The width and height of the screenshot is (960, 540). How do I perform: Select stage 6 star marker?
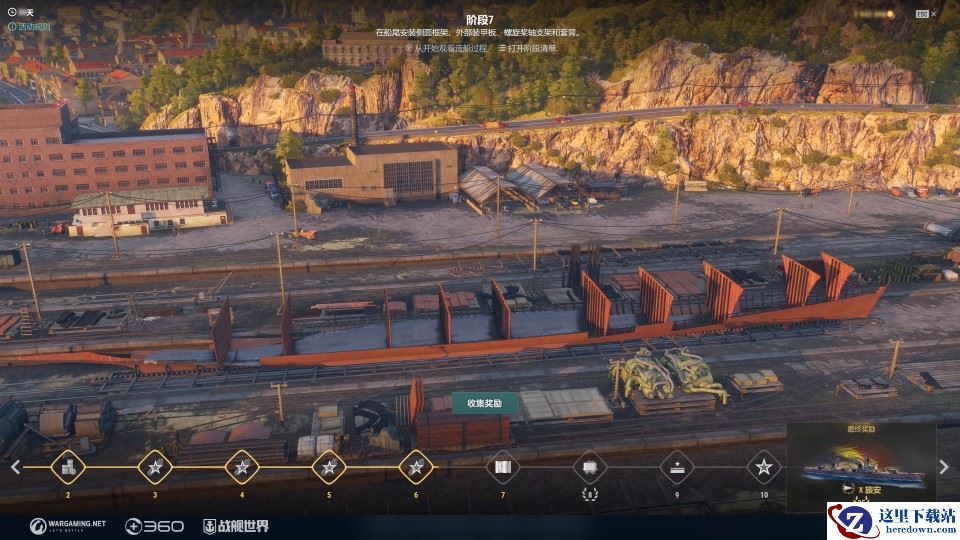416,467
